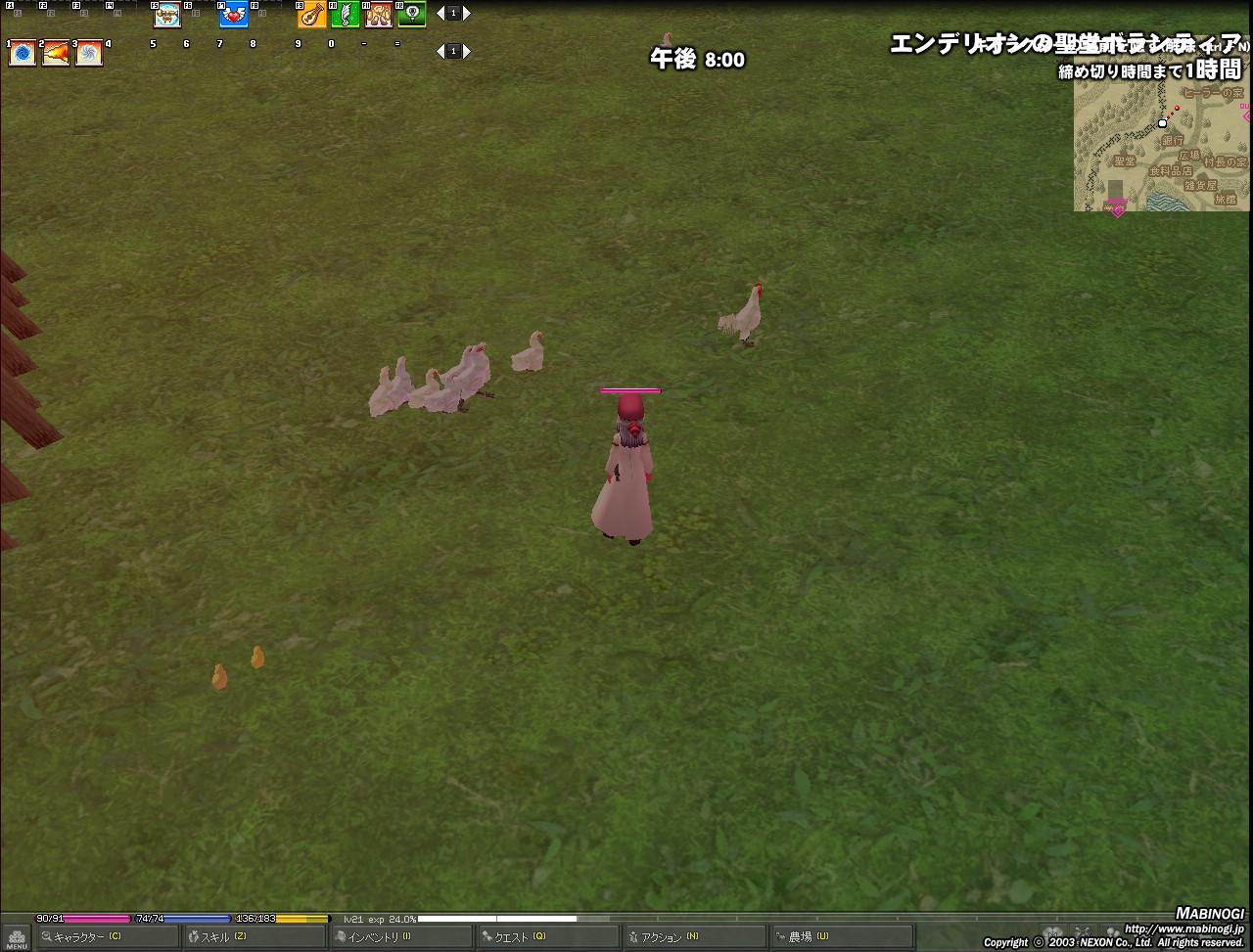
Task: Use the fire blast skill in slot 2
Action: [x=56, y=53]
